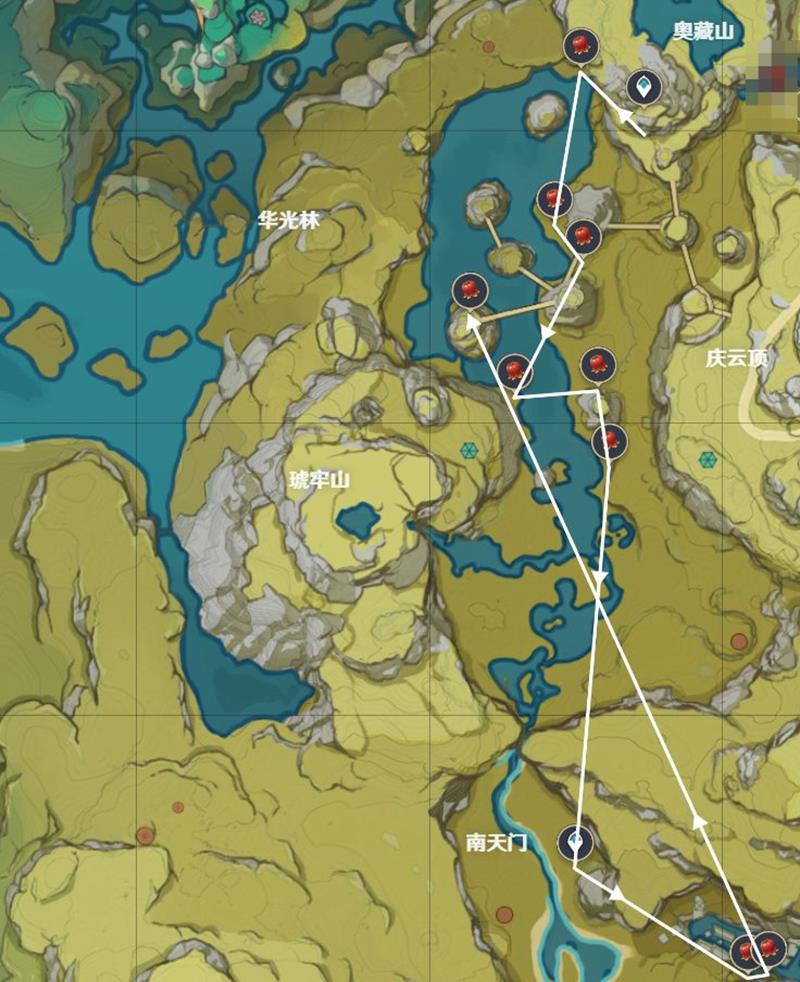Click the teleport waypoint beside 南天门
This screenshot has height=982, width=800.
pos(576,843)
